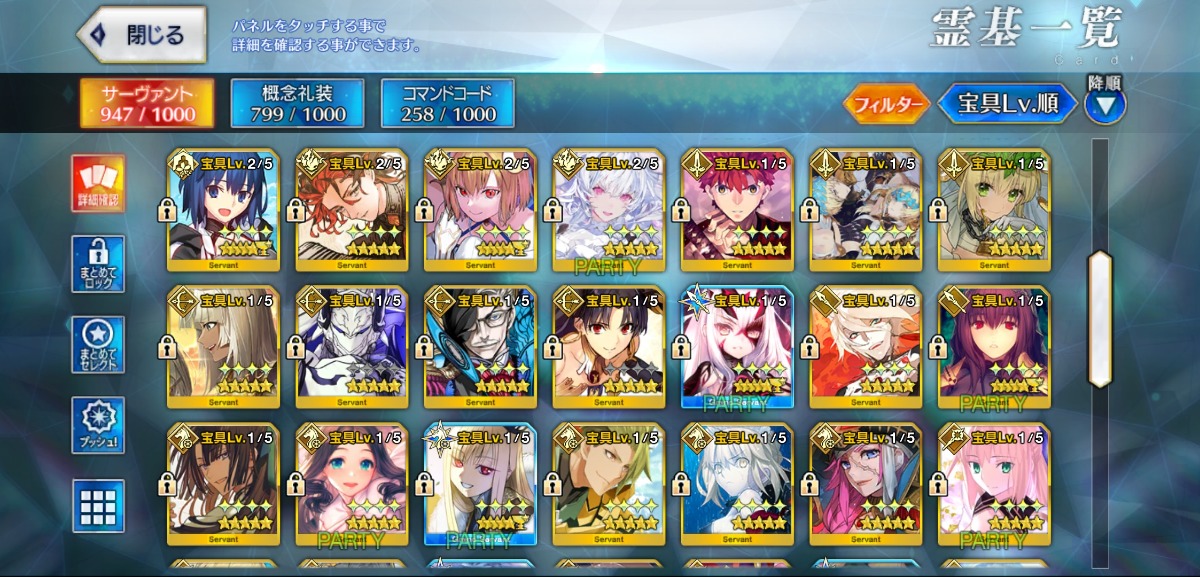Switch to the 概念礼装 tab
1200x577 pixels.
(x=297, y=104)
